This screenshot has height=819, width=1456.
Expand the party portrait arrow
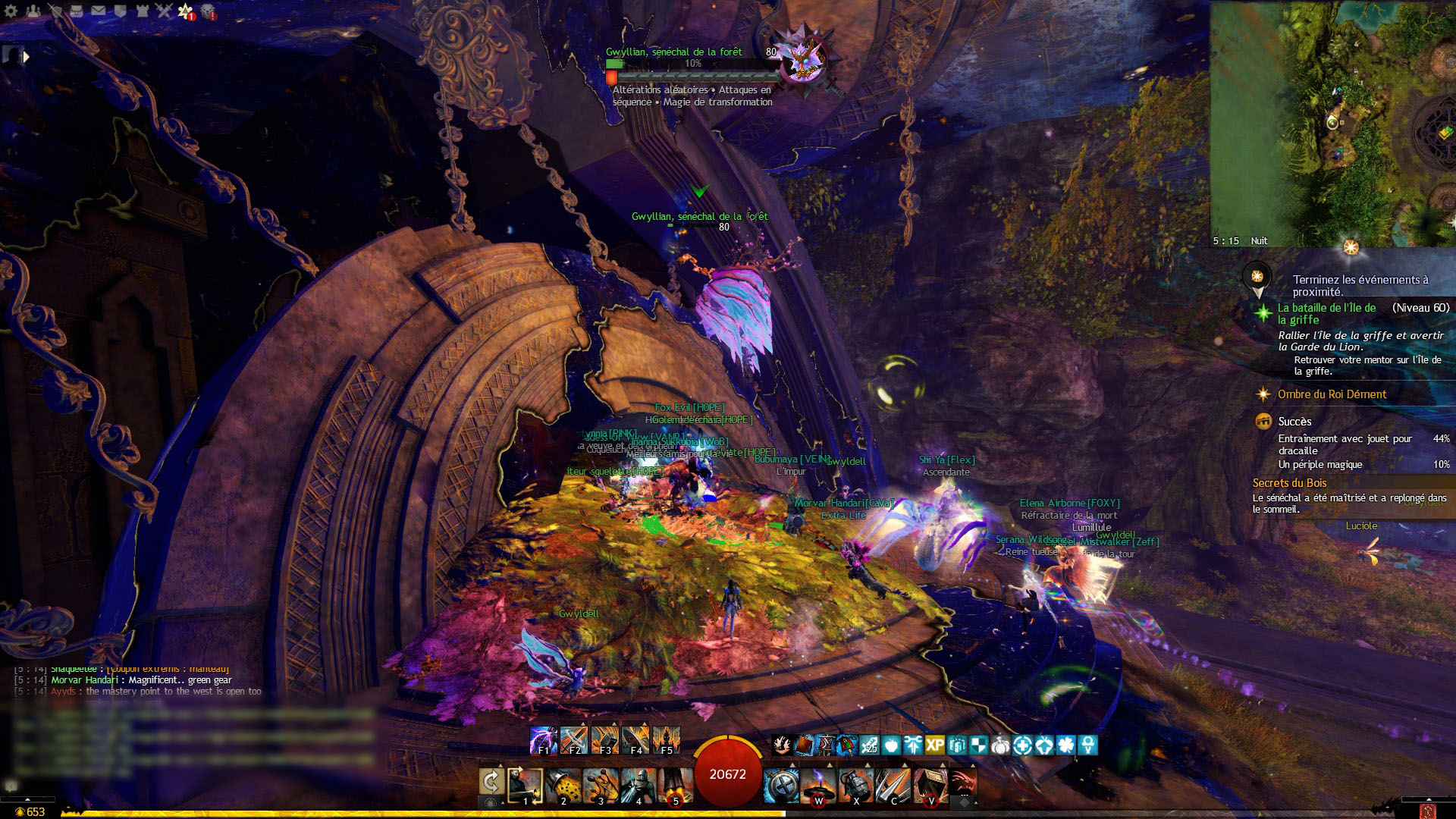[27, 56]
